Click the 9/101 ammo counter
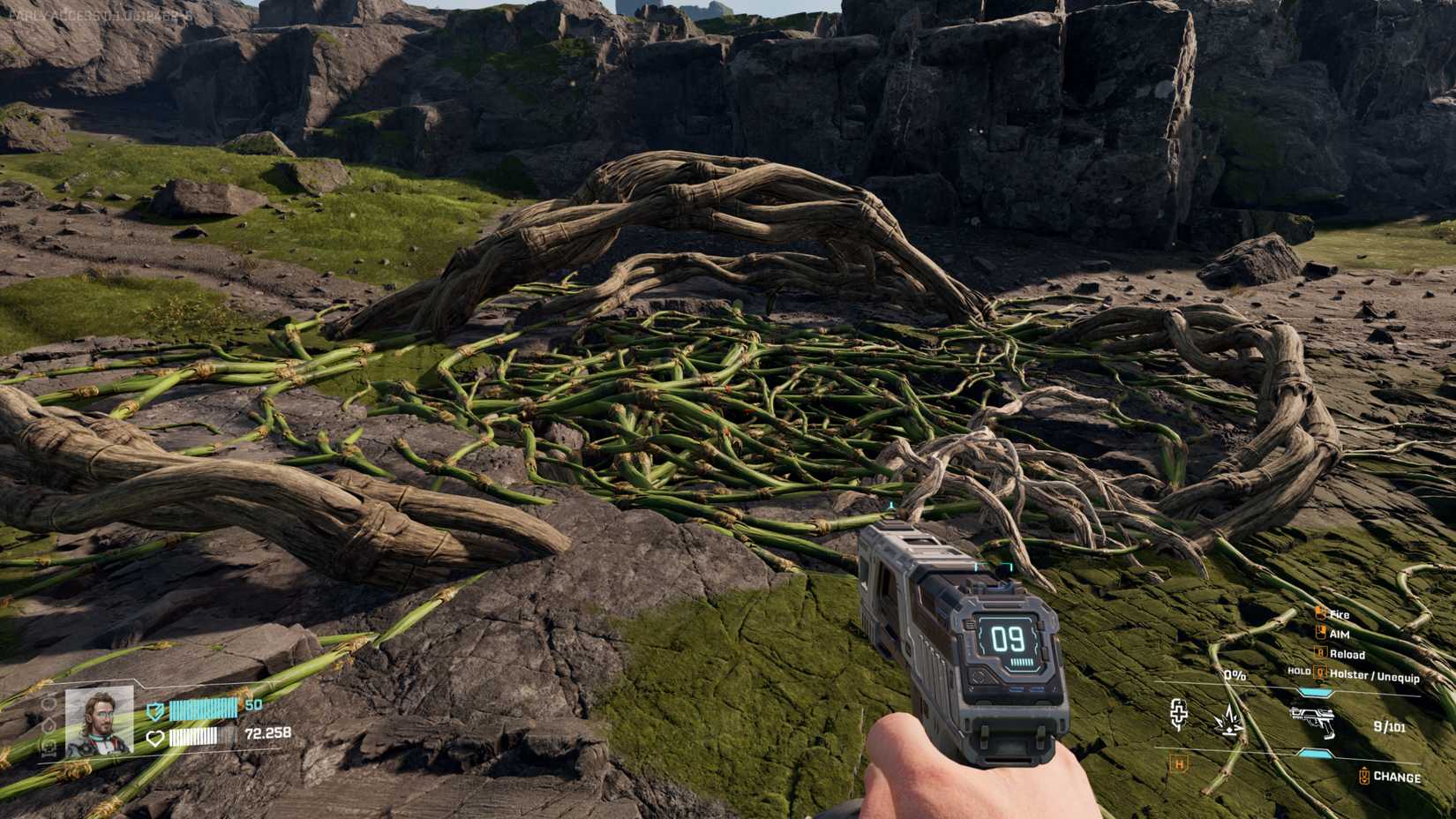This screenshot has height=819, width=1456. click(x=1389, y=725)
